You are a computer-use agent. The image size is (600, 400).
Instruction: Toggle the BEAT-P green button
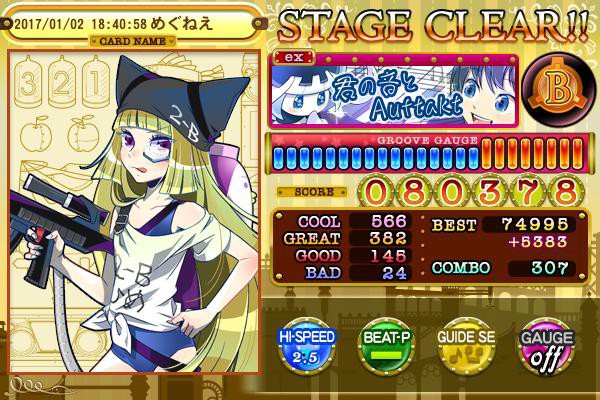[387, 345]
